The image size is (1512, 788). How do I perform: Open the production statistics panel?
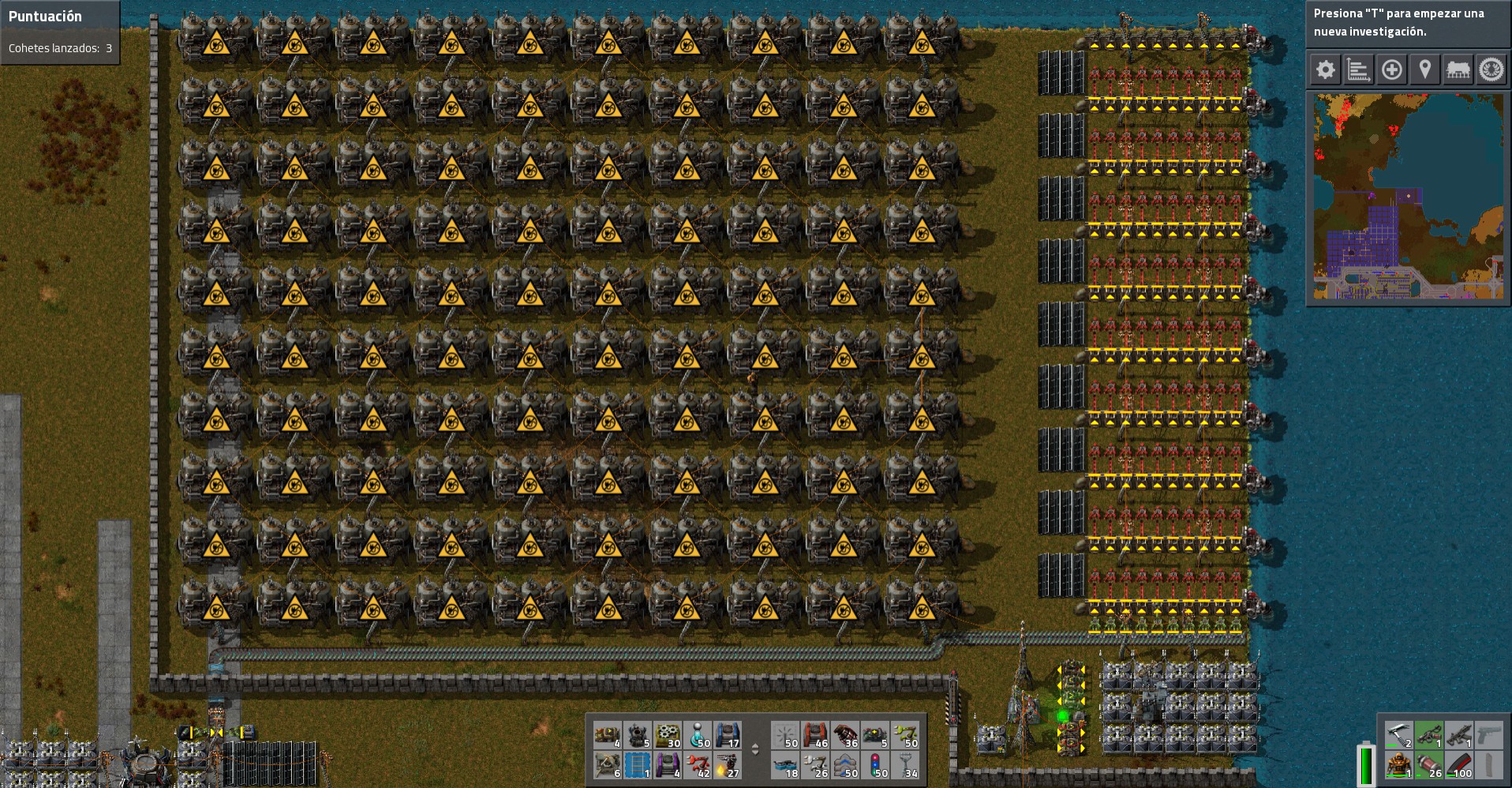(x=1358, y=69)
